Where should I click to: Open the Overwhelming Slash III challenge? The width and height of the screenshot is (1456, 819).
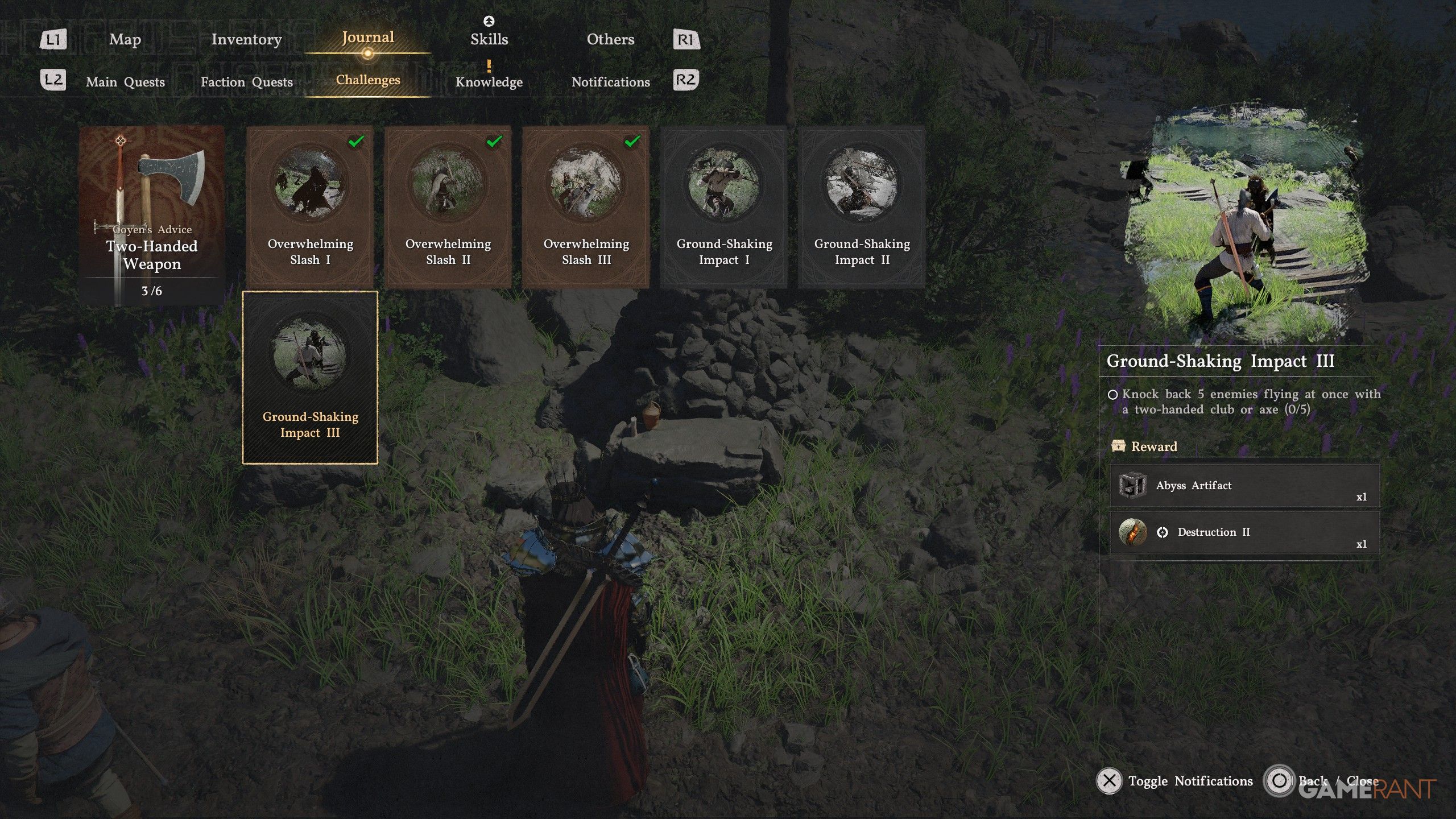coord(586,206)
